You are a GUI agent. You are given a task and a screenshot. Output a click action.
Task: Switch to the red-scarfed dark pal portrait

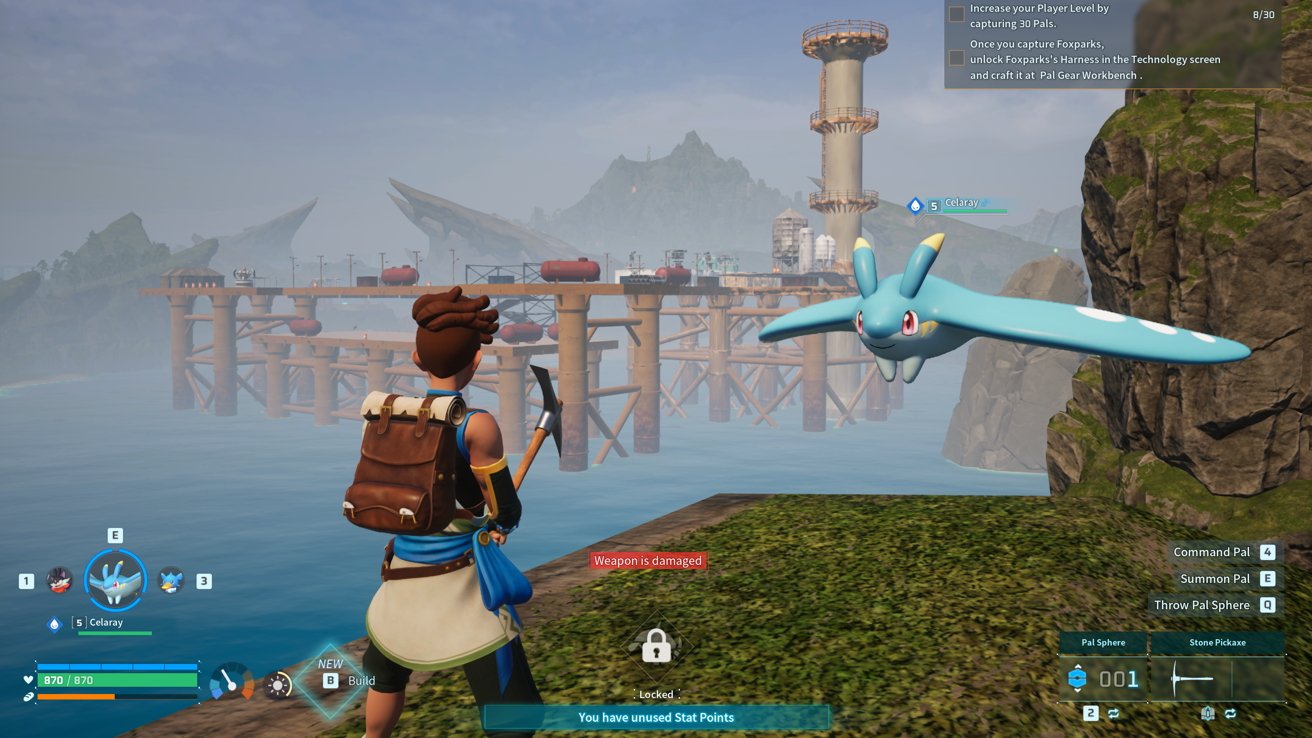pyautogui.click(x=60, y=580)
